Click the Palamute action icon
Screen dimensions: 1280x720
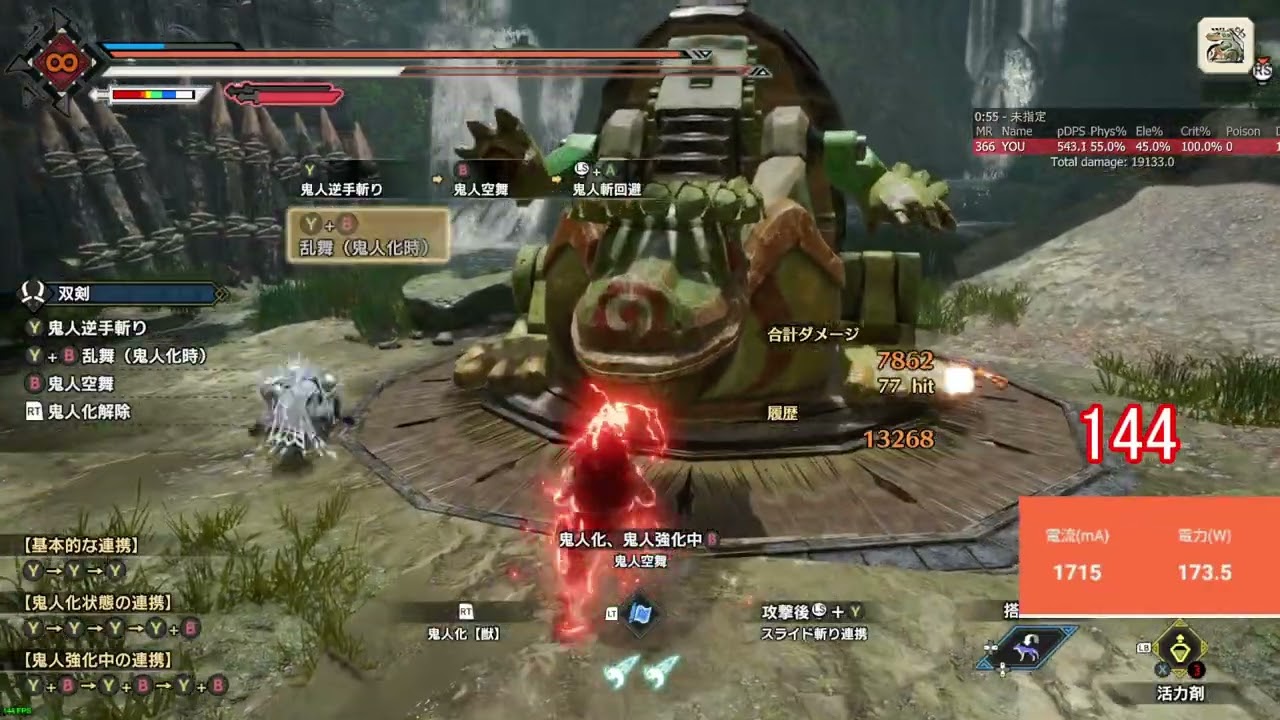(x=1030, y=648)
